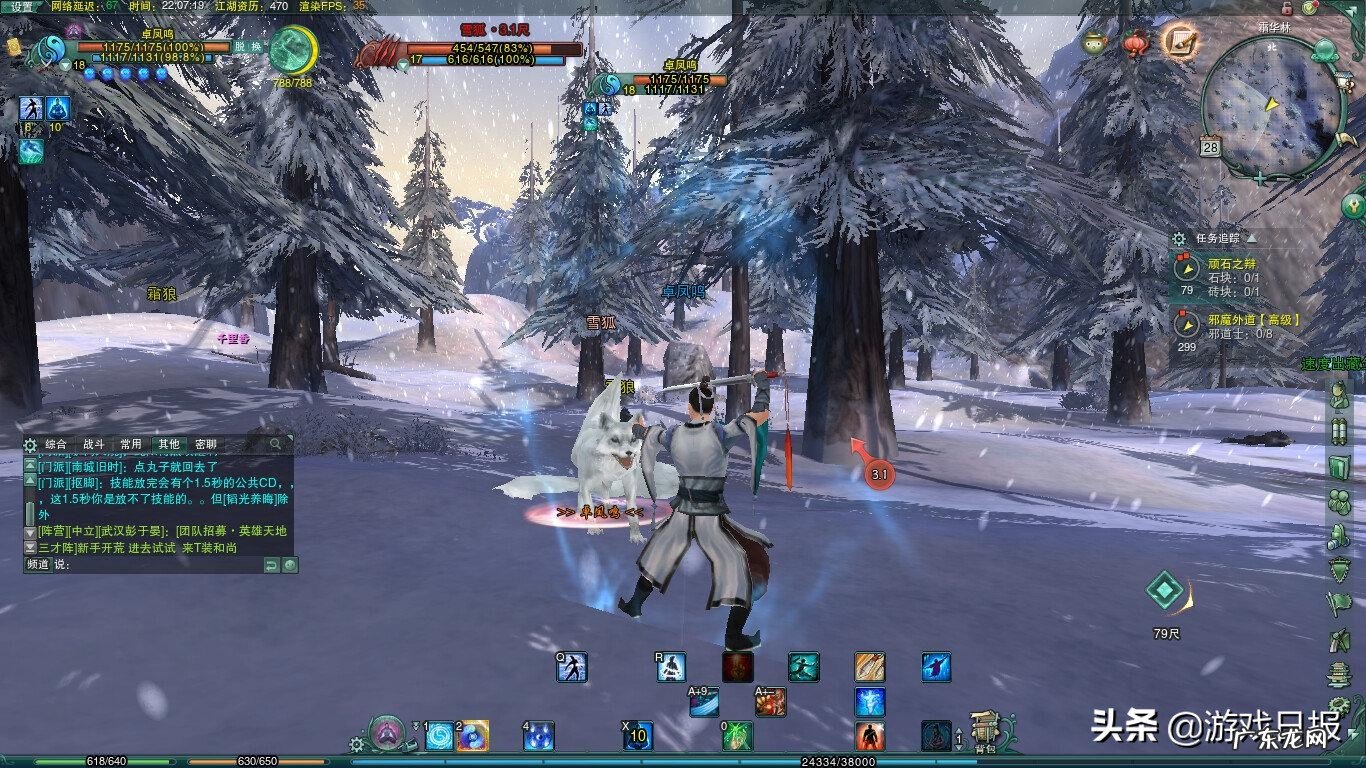Open the paper and brush icon
Viewport: 1366px width, 768px height.
tap(1180, 41)
